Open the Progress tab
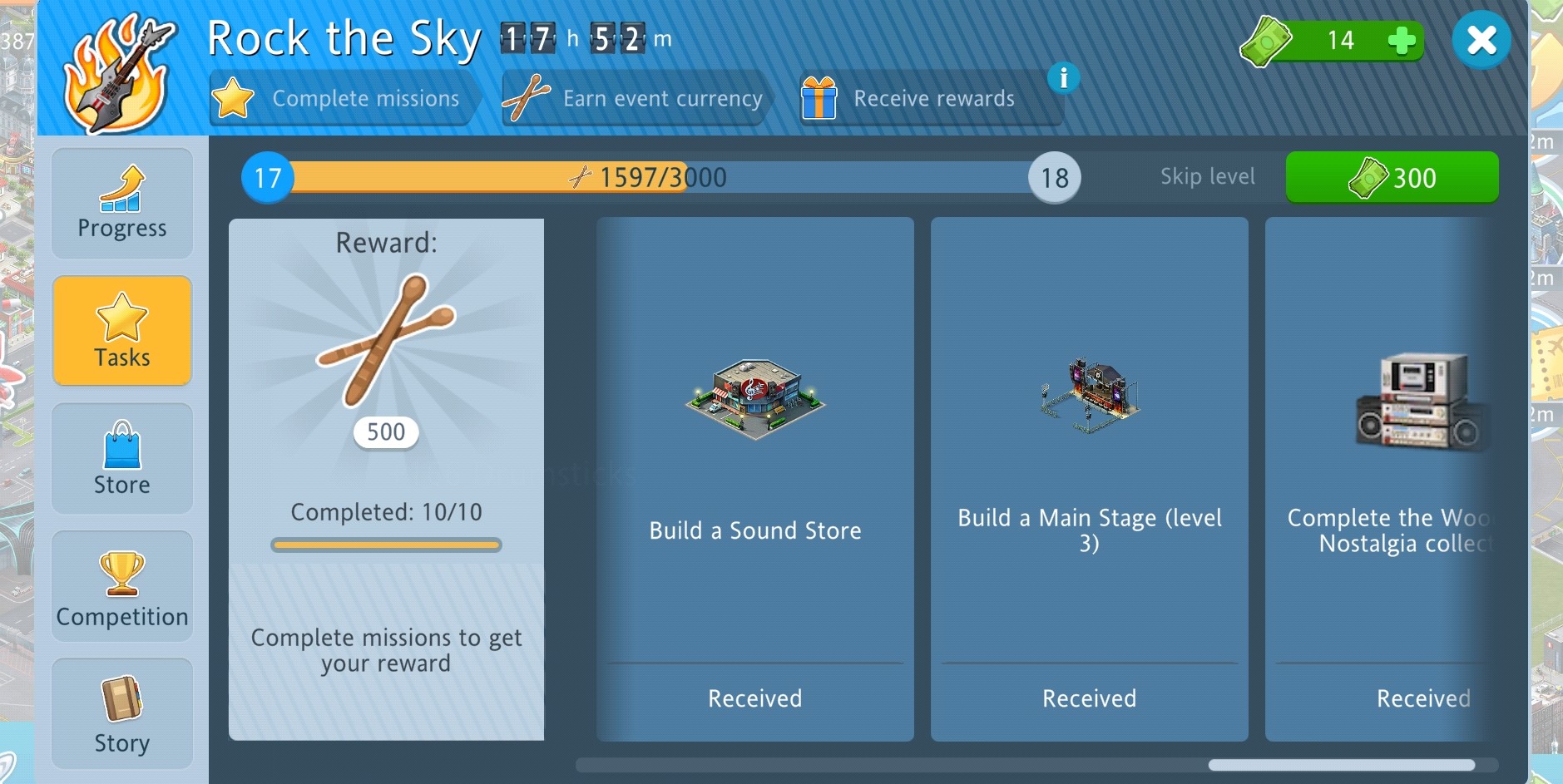Screen dimensions: 1563x784 (x=122, y=204)
